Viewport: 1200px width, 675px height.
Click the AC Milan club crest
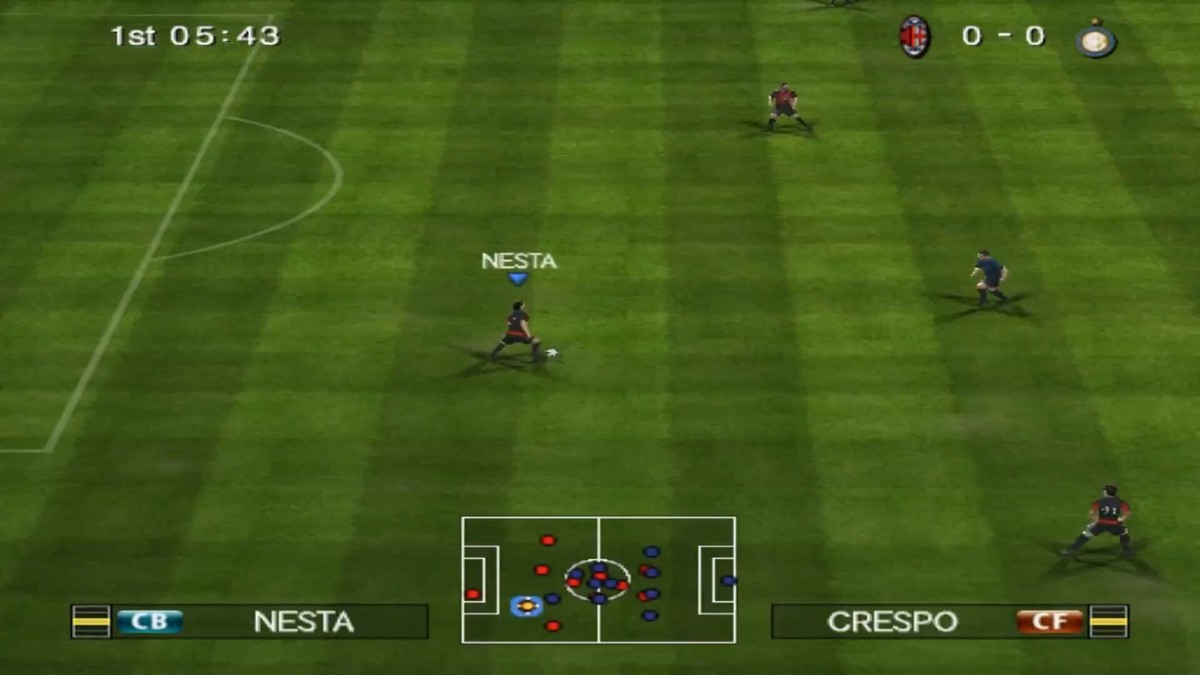click(914, 37)
